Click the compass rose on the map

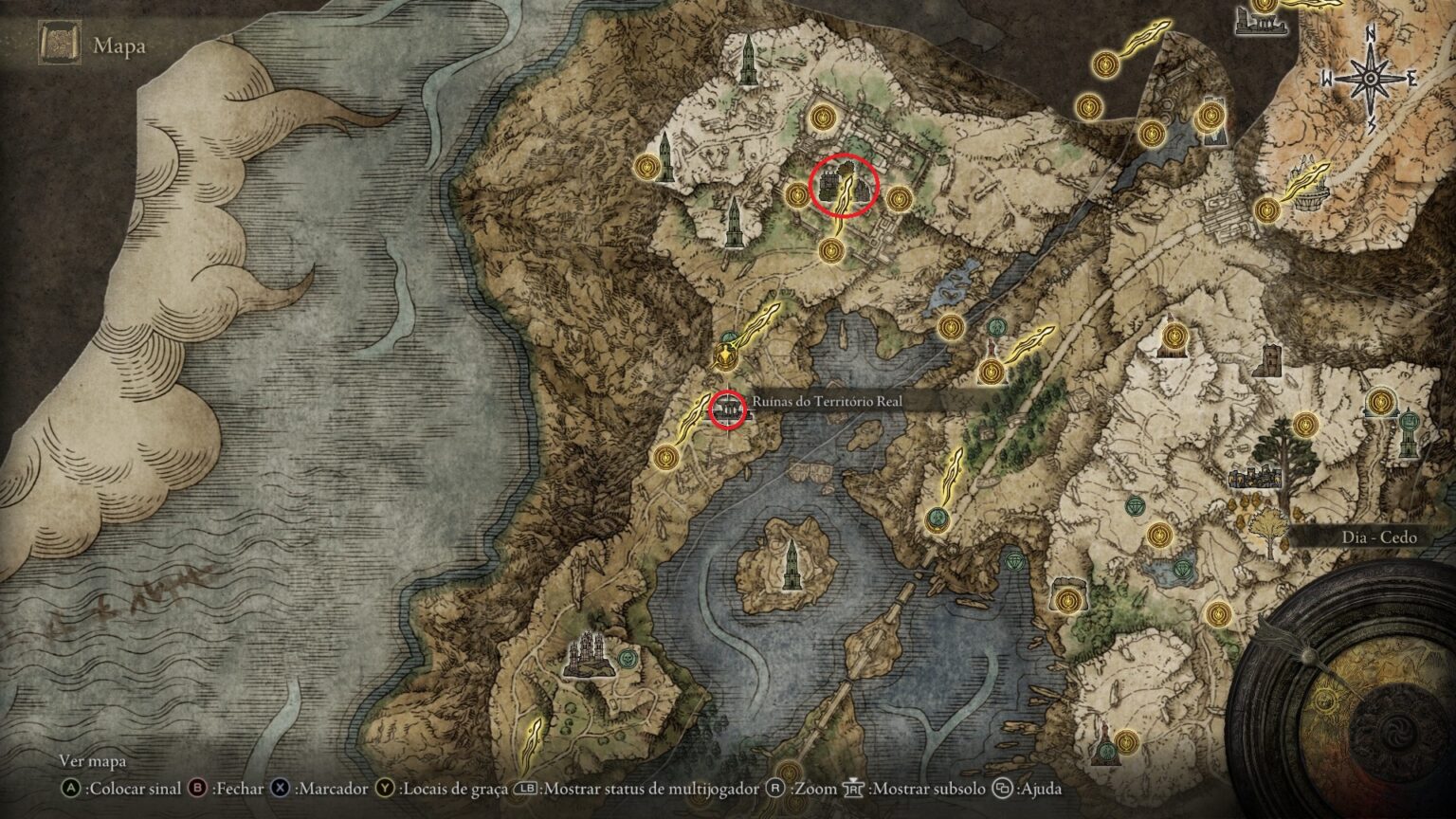point(1371,81)
